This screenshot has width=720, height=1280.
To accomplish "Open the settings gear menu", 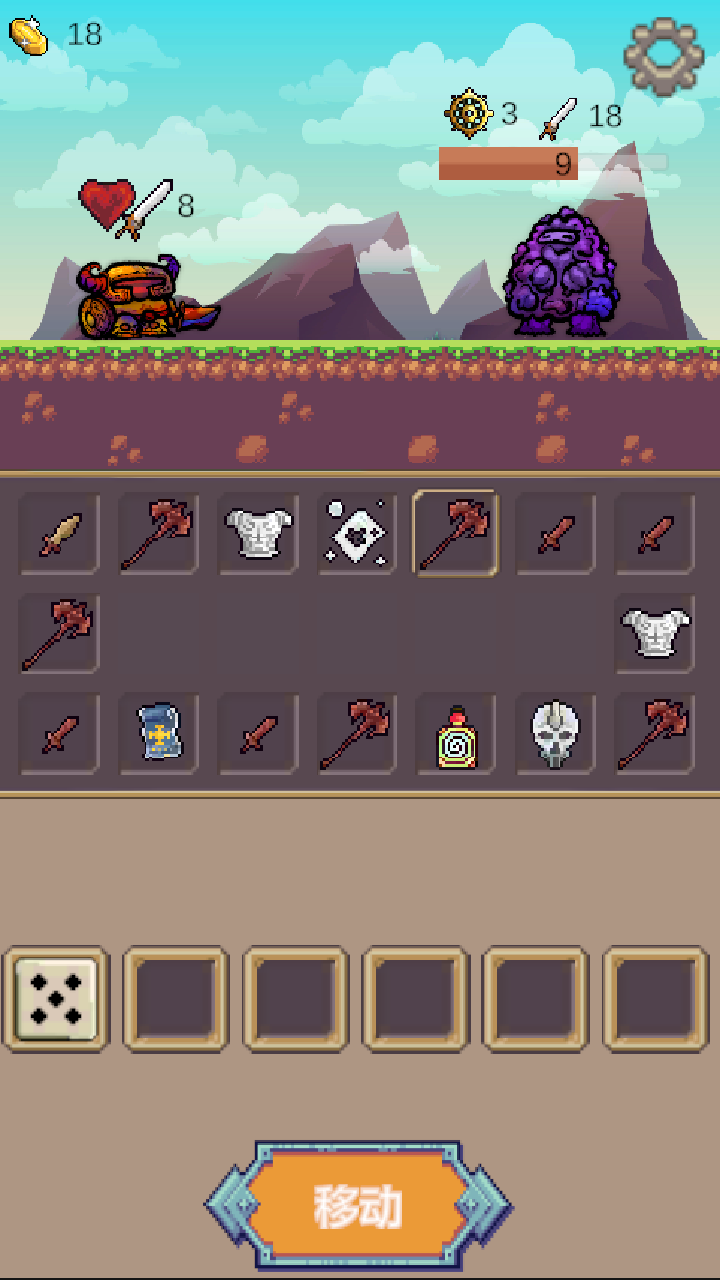I will pyautogui.click(x=663, y=56).
